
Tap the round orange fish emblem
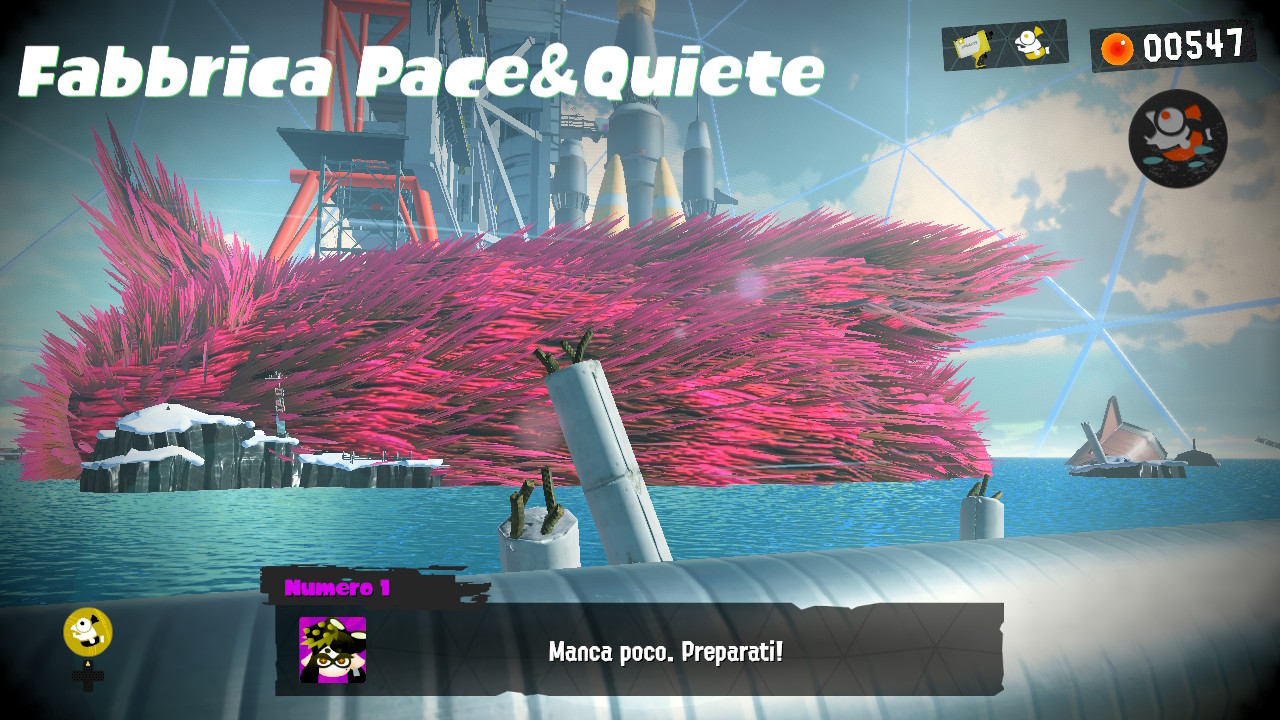point(1177,138)
